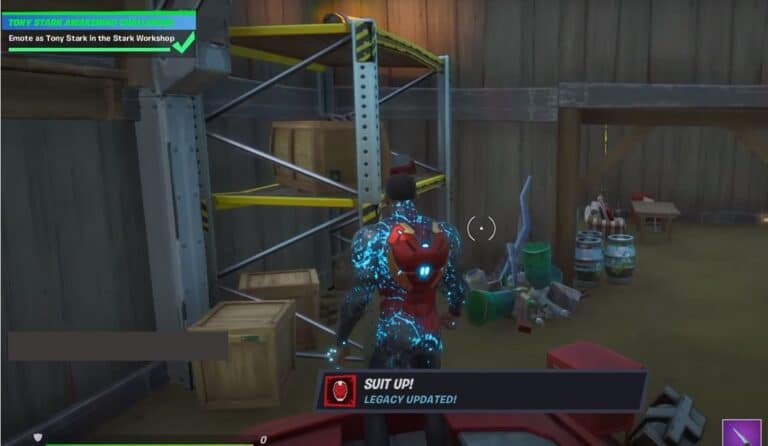Click the Suit Up legacy notification banner
The height and width of the screenshot is (446, 768).
[x=482, y=391]
